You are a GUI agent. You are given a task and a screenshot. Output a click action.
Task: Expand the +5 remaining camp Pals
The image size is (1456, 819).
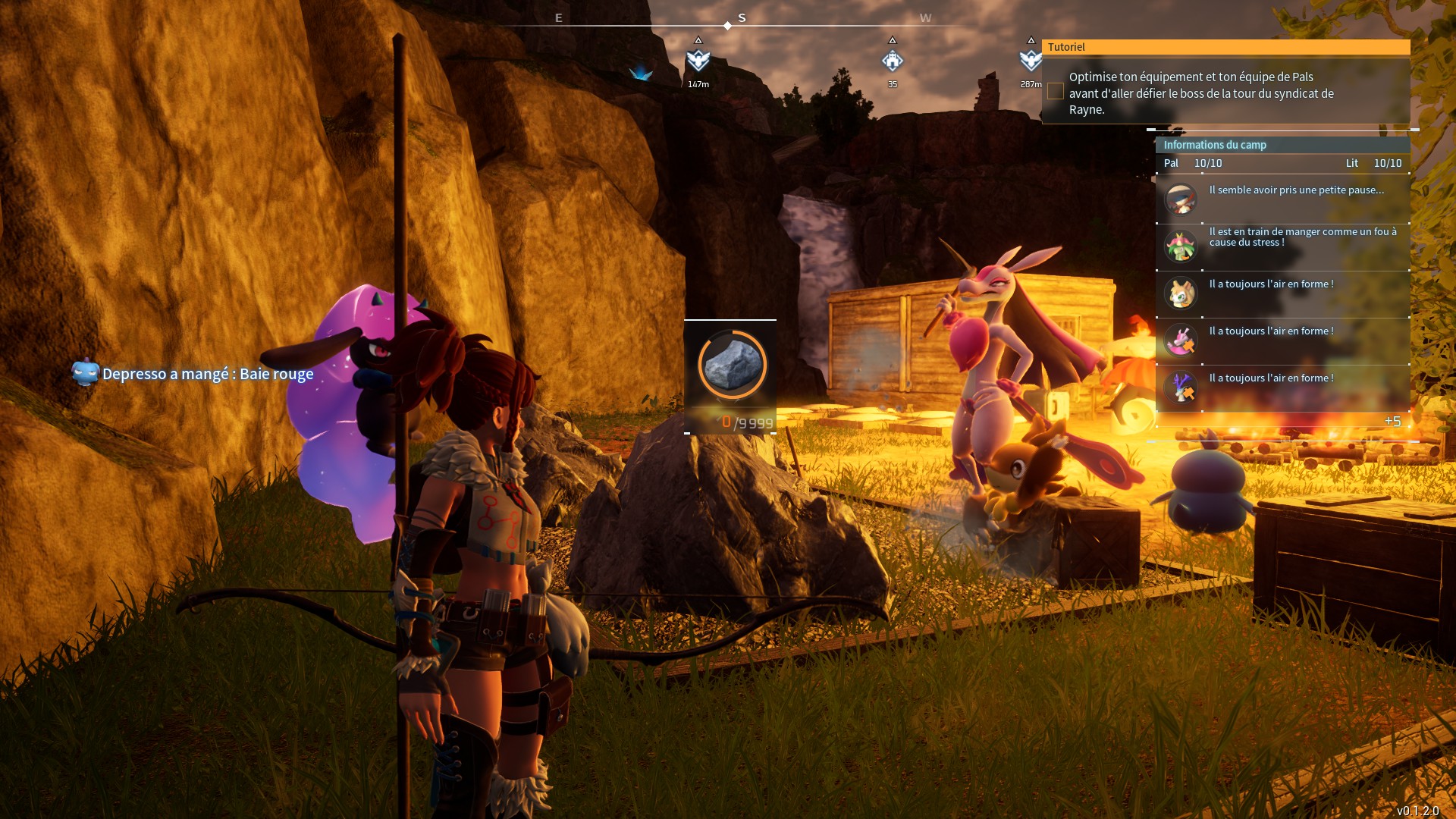1392,422
